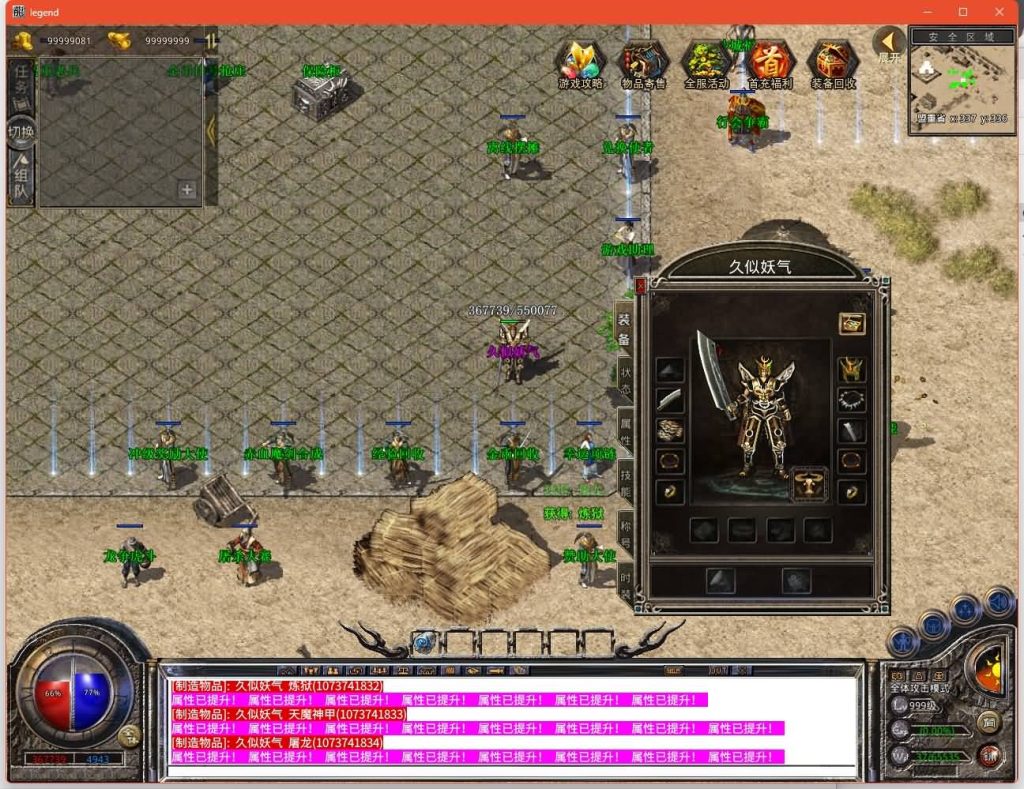Image resolution: width=1024 pixels, height=789 pixels.
Task: Select the equipped golden helmet slot
Action: pyautogui.click(x=851, y=370)
